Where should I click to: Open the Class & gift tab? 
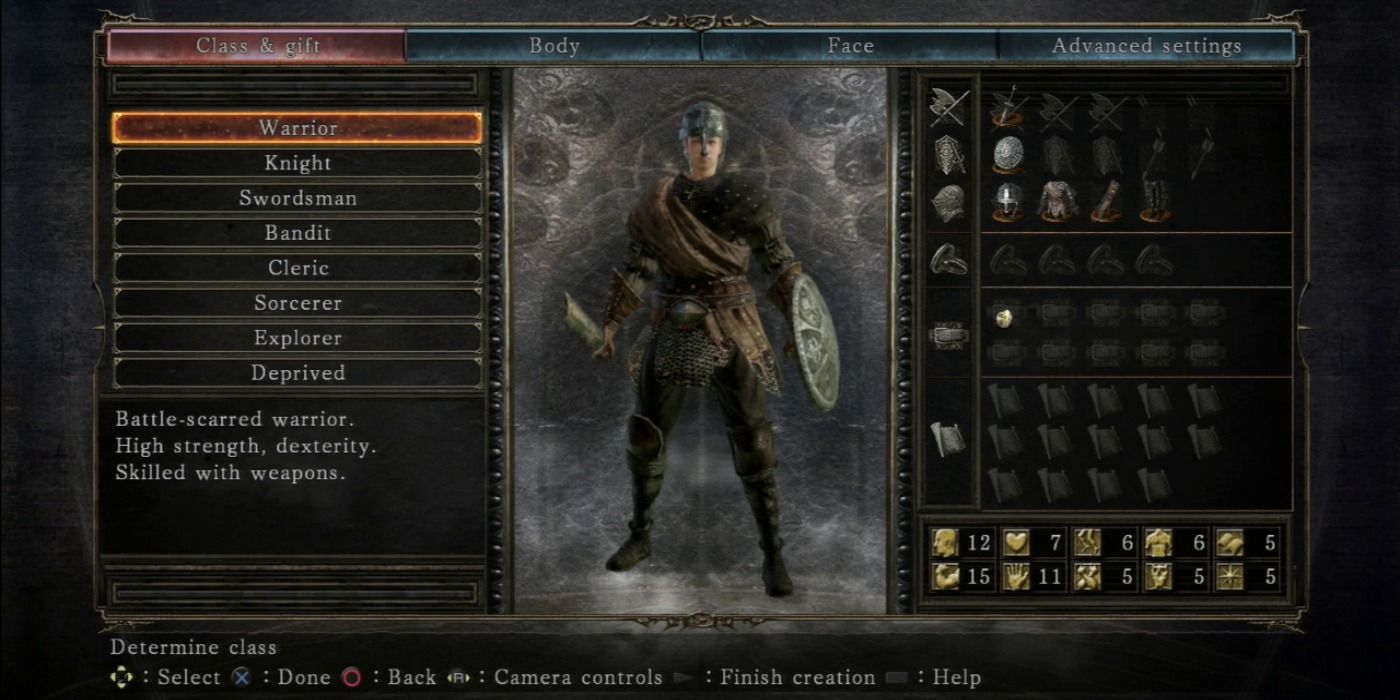pyautogui.click(x=256, y=46)
